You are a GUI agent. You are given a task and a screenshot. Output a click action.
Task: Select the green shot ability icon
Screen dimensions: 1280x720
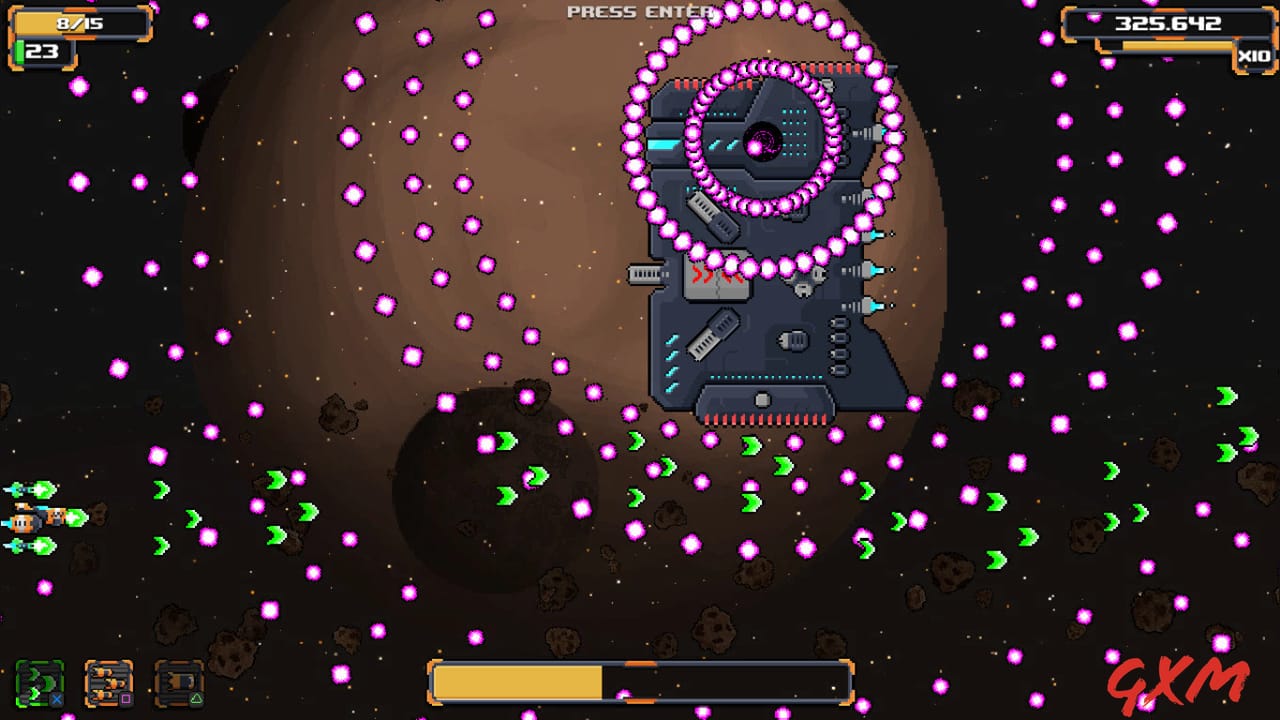pyautogui.click(x=40, y=684)
